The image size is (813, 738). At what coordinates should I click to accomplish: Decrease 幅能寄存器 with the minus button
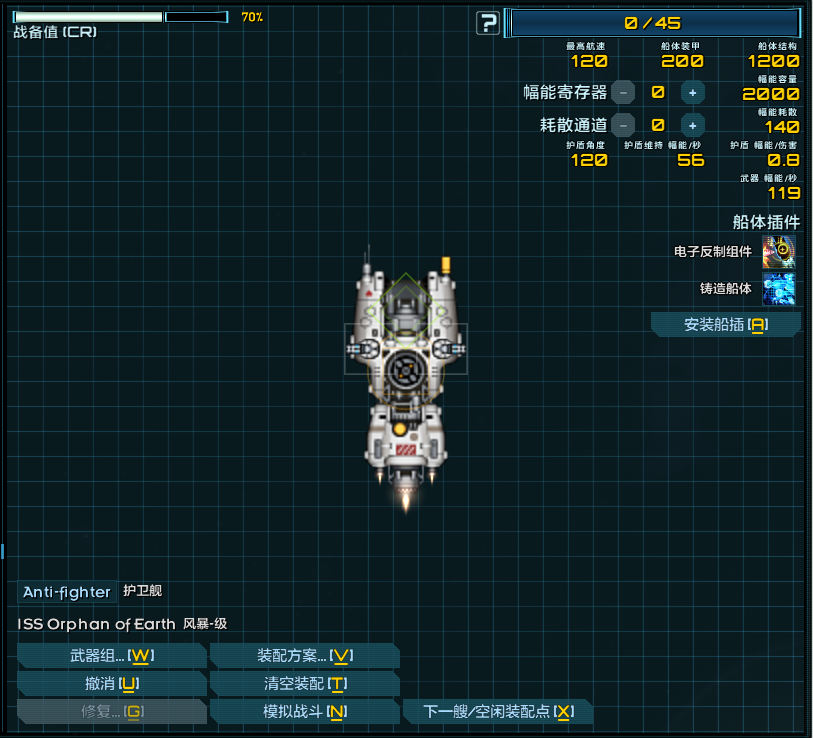point(622,92)
